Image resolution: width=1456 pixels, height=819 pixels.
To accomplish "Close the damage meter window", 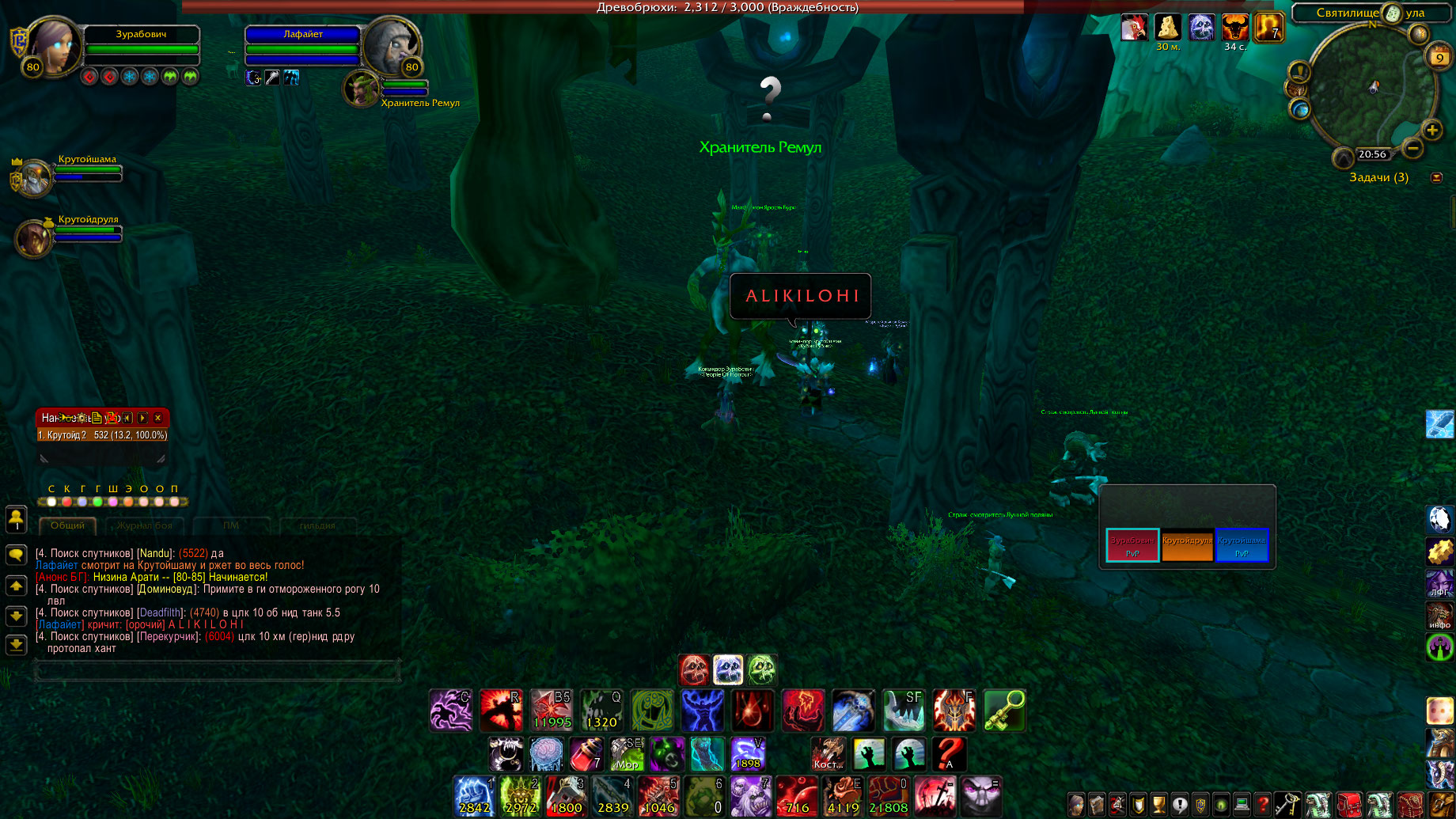I will pyautogui.click(x=158, y=418).
